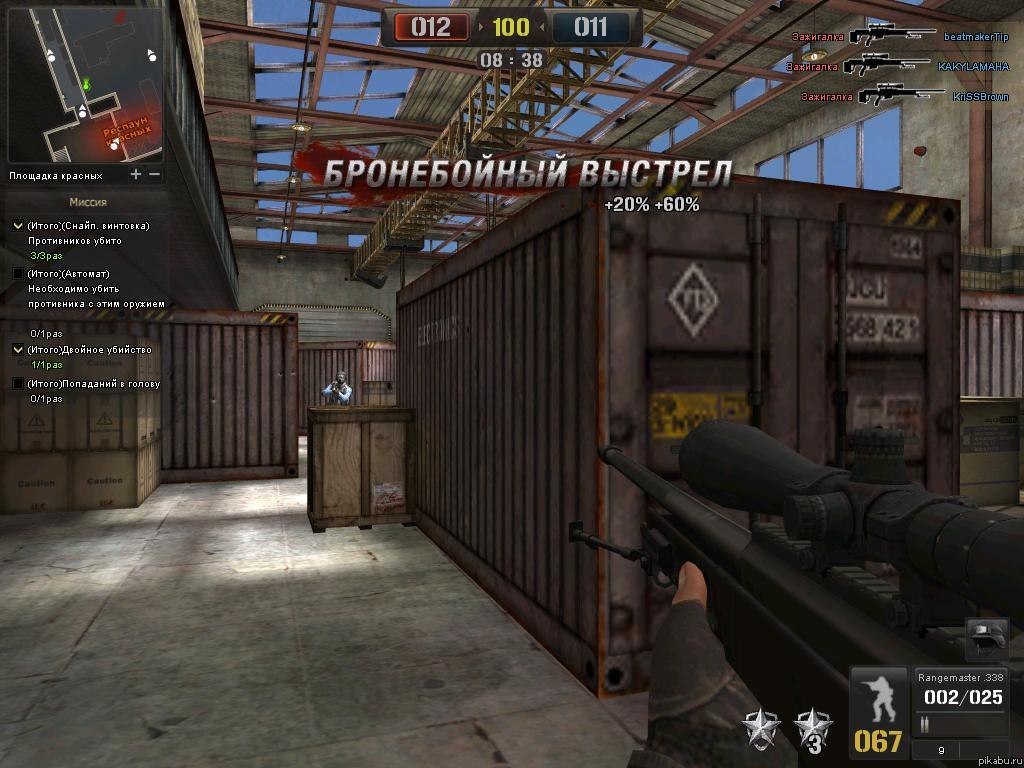This screenshot has height=768, width=1024.
Task: Toggle the Попаданий в голову mission checkbox
Action: 18,383
